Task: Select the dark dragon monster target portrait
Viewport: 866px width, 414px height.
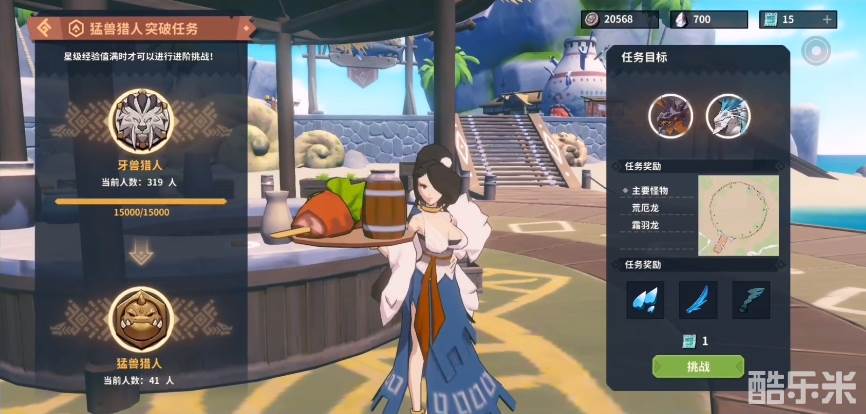Action: [x=670, y=115]
